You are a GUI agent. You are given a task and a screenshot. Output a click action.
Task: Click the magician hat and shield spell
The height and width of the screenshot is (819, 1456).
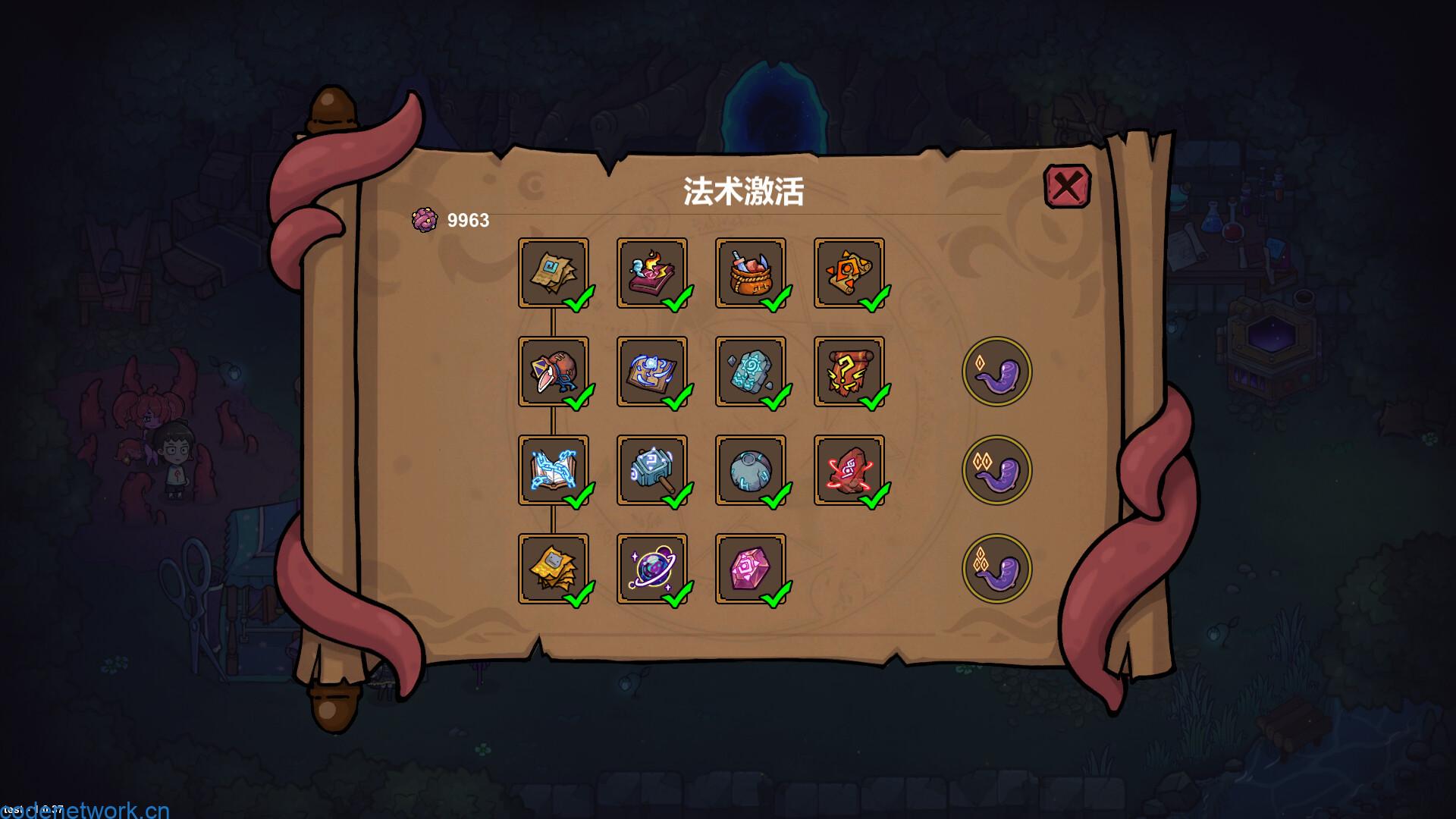point(554,372)
